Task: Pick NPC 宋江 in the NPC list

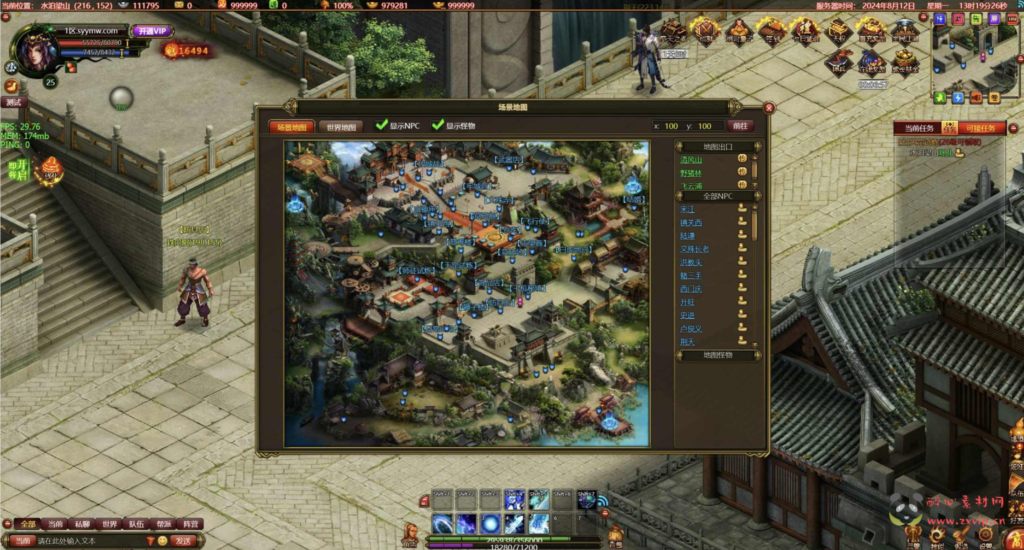Action: click(x=688, y=210)
